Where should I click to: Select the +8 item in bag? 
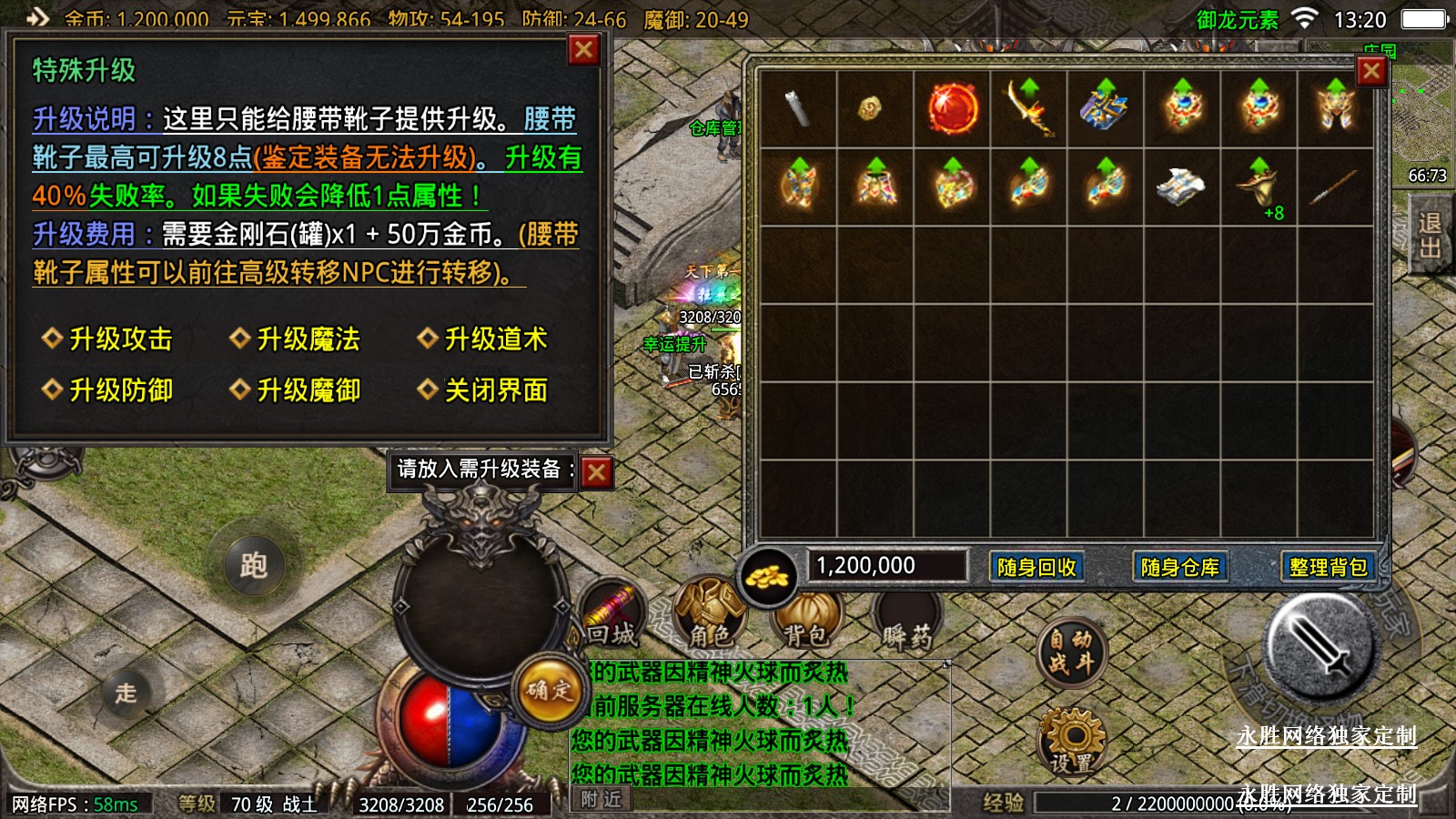coord(1259,187)
